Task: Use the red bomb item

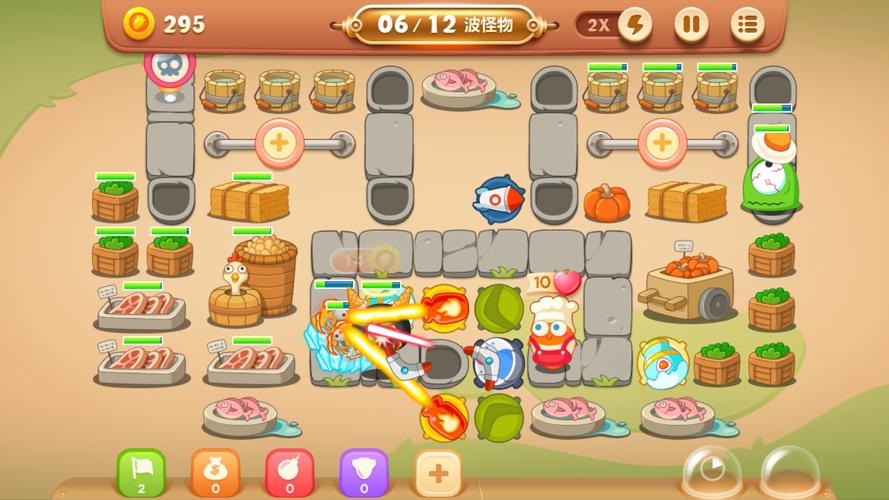Action: 290,472
